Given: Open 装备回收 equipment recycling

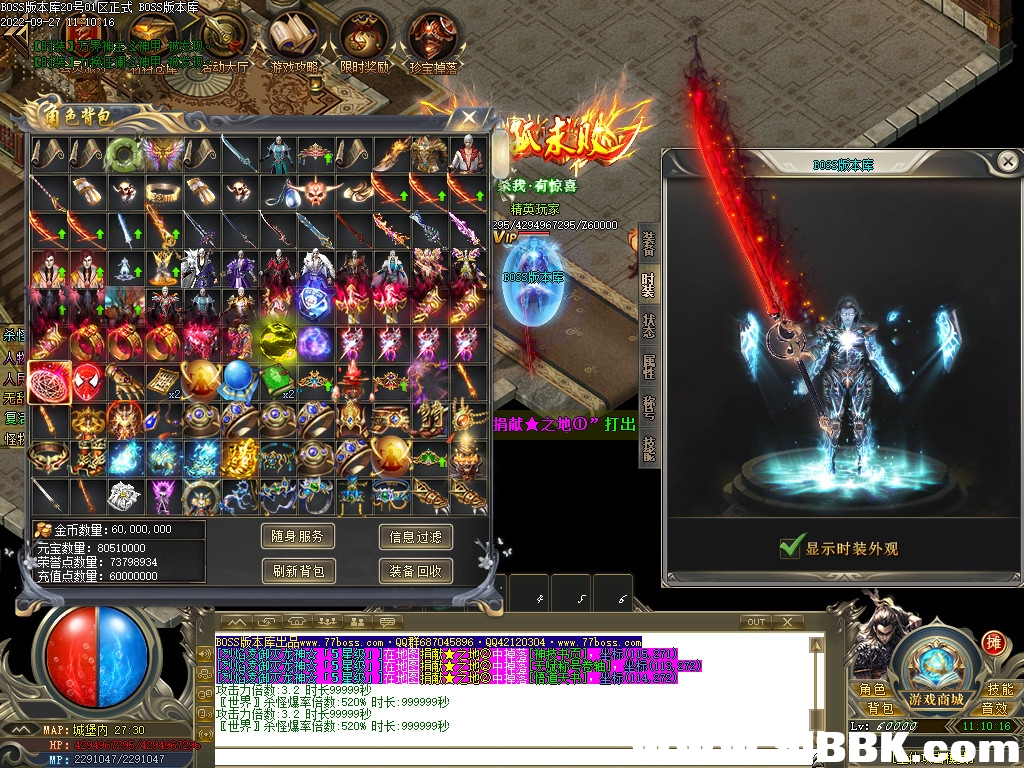Looking at the screenshot, I should [416, 571].
